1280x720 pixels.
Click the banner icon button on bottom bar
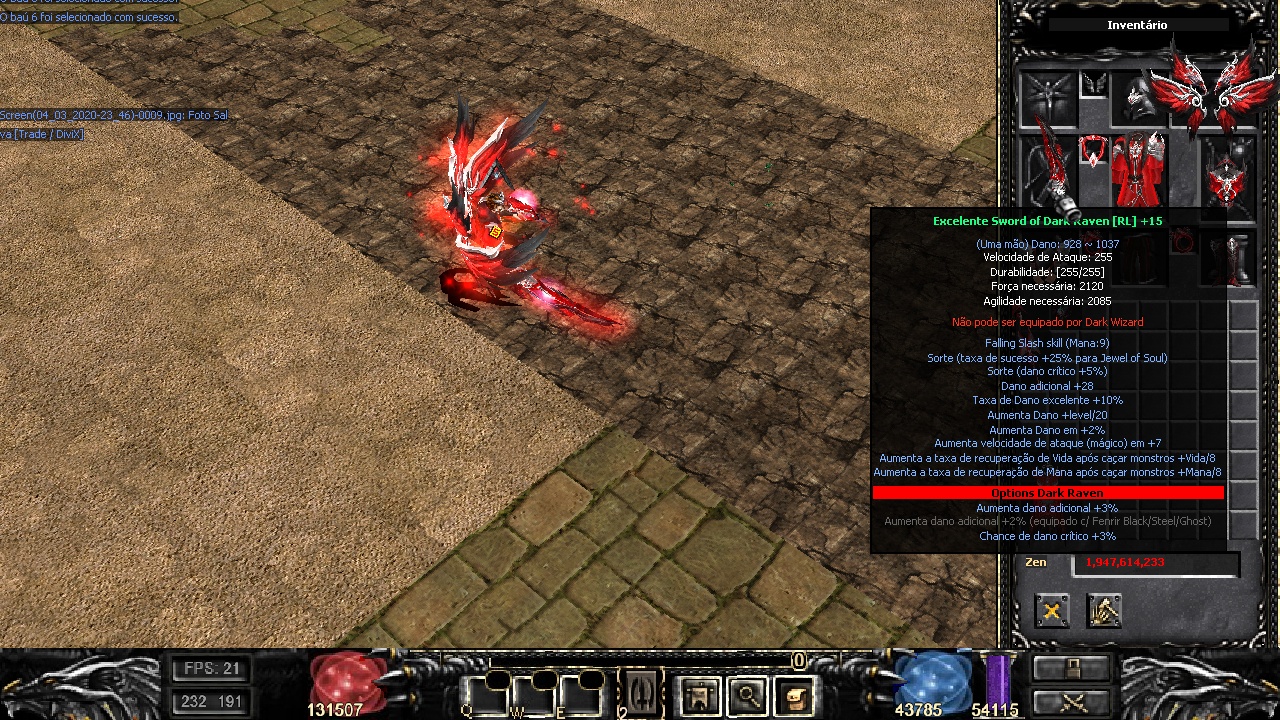coord(699,695)
